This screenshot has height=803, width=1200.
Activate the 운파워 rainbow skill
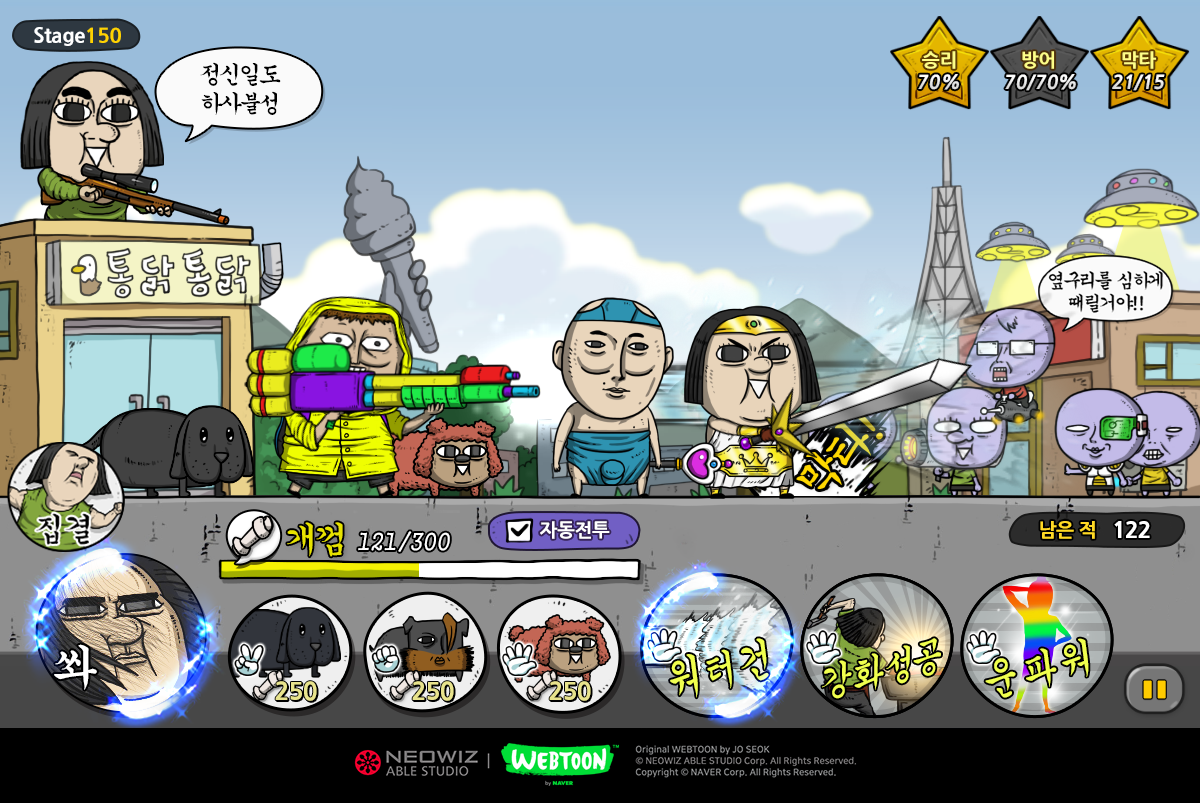coord(1037,647)
